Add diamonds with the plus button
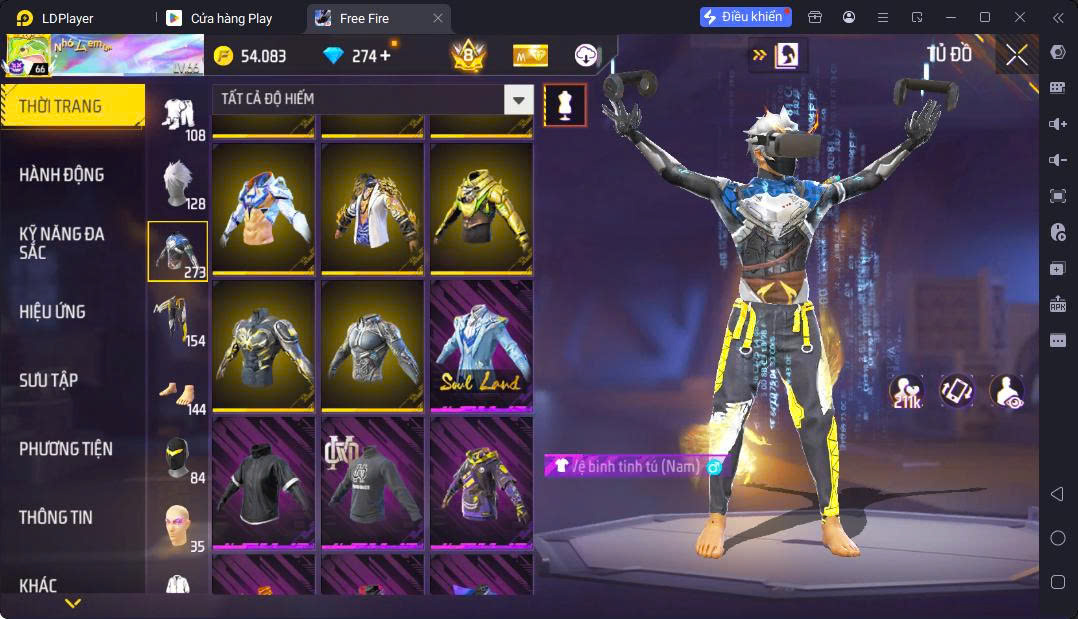The height and width of the screenshot is (619, 1078). coord(385,56)
